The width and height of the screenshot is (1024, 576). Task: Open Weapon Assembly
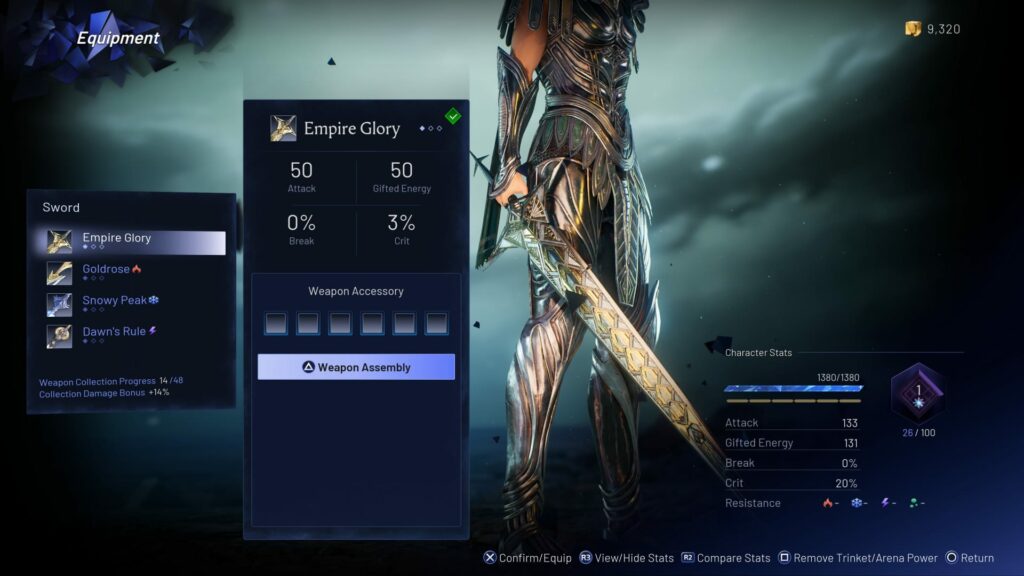coord(356,367)
